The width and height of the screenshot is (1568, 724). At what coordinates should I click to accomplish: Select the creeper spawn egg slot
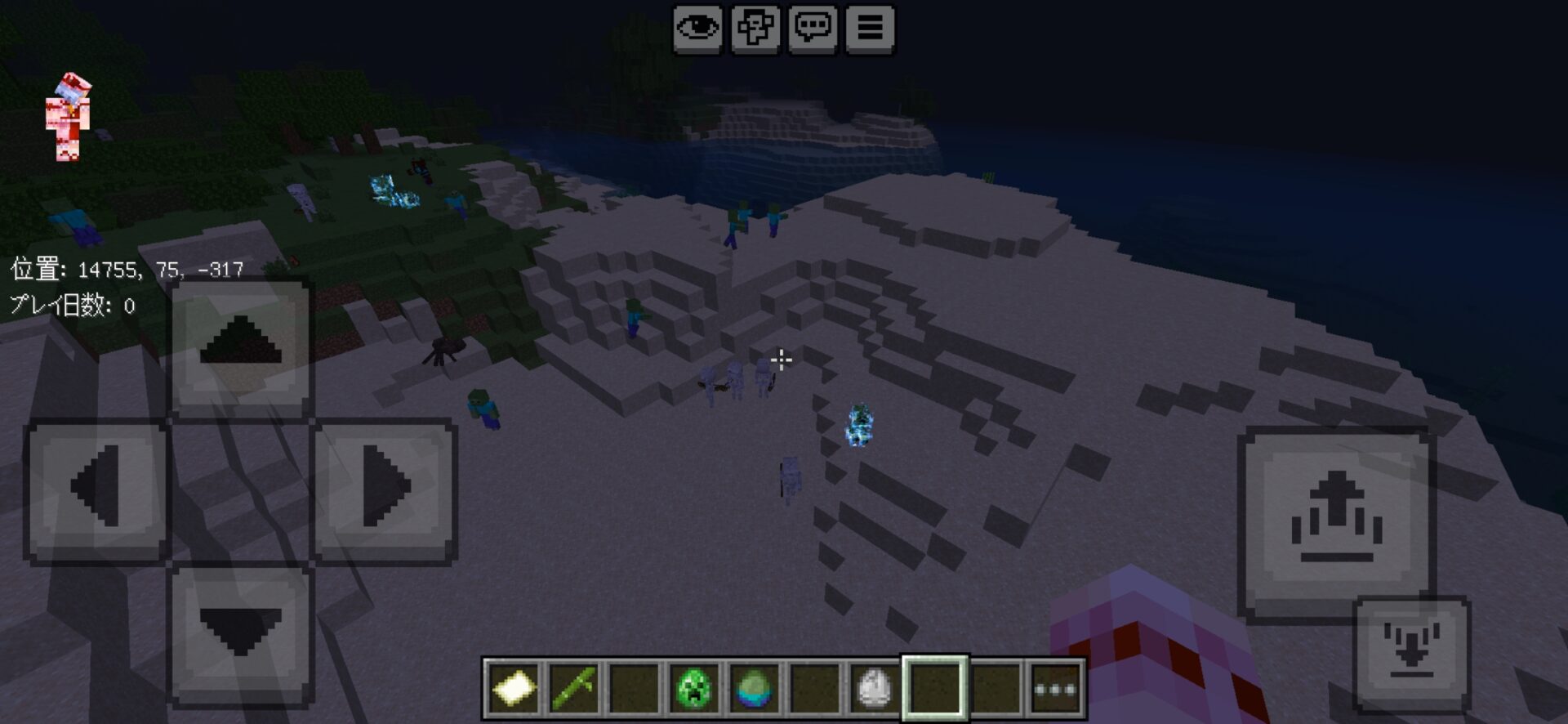[693, 688]
